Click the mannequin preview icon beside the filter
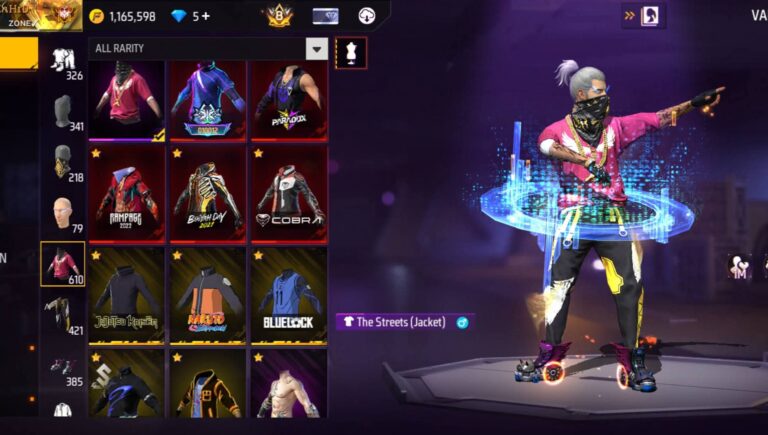768x435 pixels. coord(351,52)
